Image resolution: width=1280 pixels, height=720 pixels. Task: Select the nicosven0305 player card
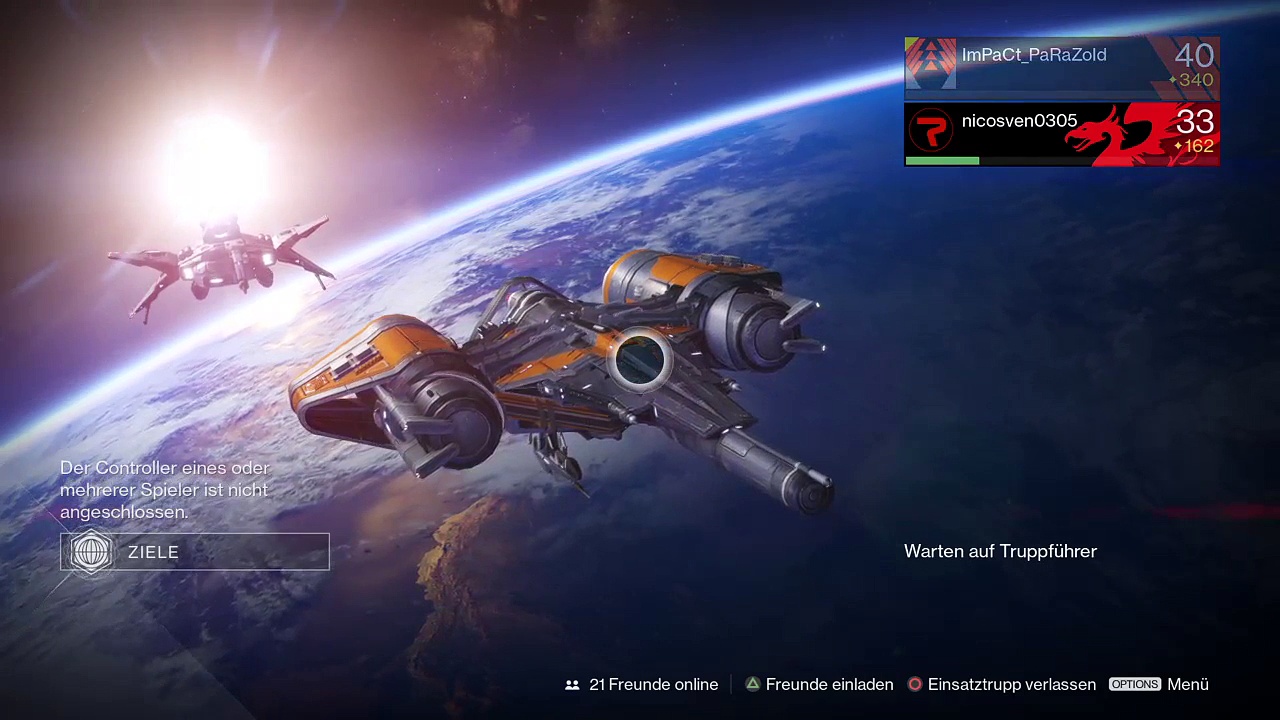pyautogui.click(x=1061, y=134)
